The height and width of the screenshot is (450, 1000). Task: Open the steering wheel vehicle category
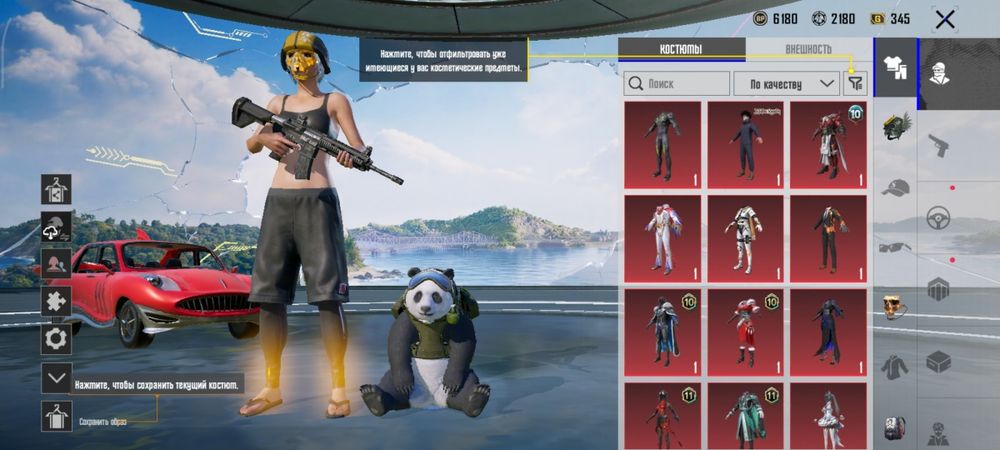pyautogui.click(x=938, y=217)
